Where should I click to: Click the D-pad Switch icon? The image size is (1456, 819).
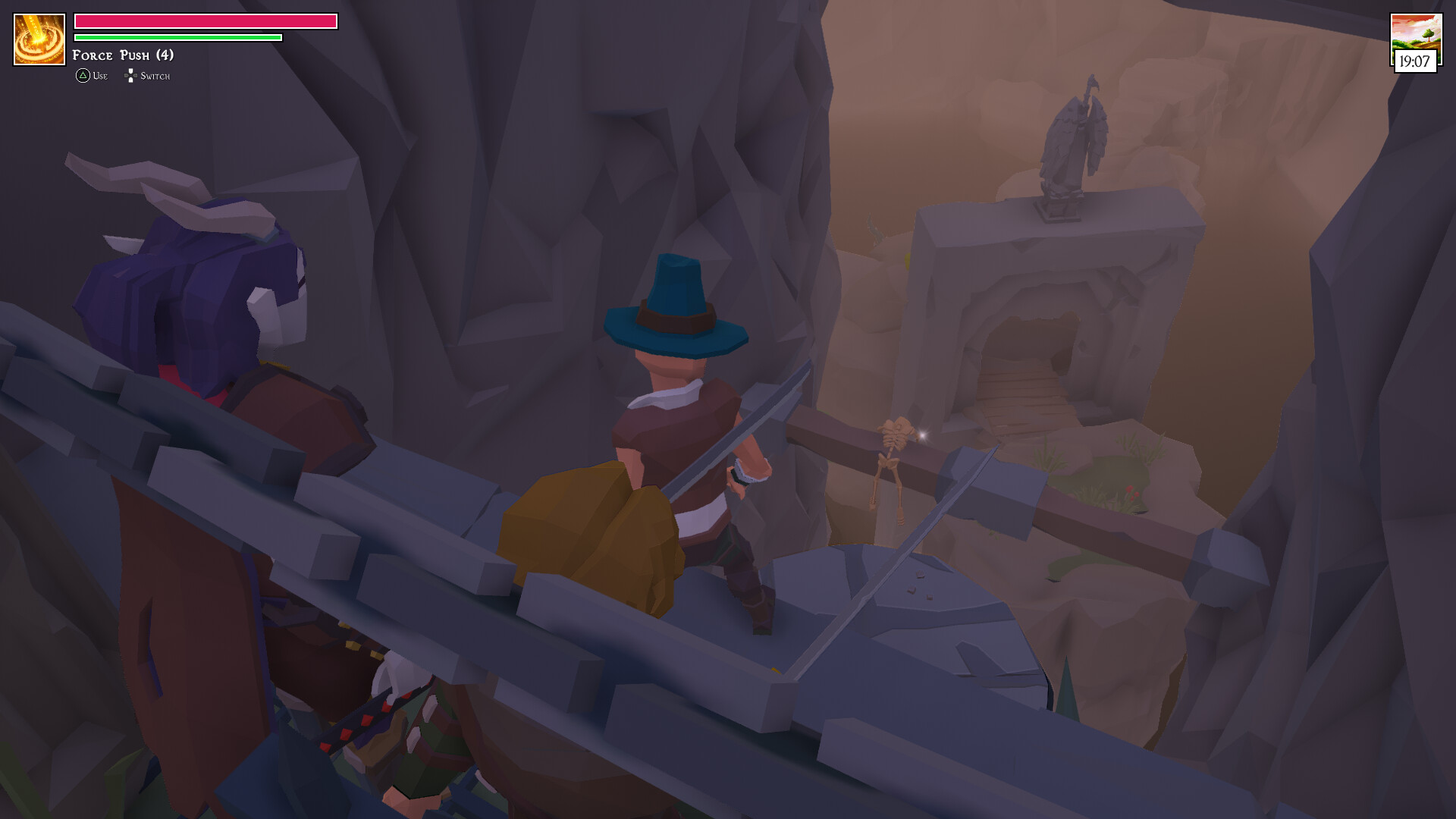pos(131,75)
